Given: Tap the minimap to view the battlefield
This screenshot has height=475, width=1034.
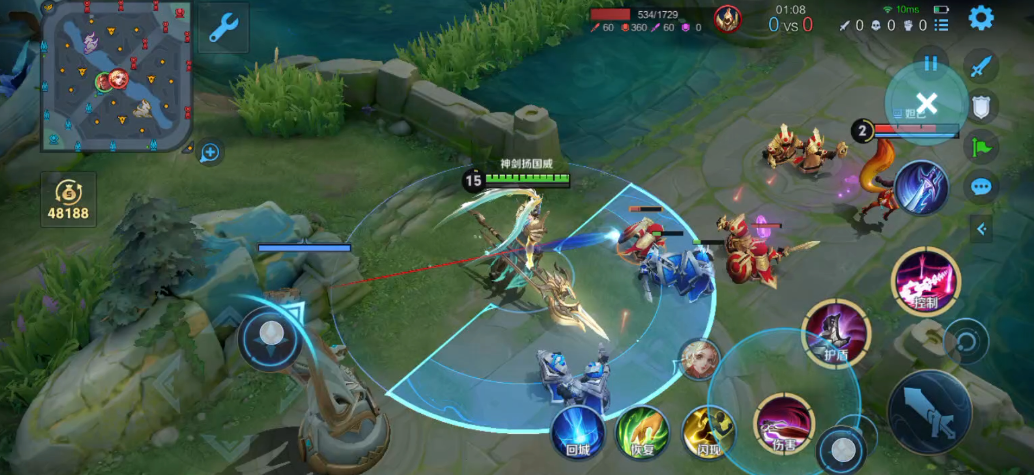Looking at the screenshot, I should point(117,76).
